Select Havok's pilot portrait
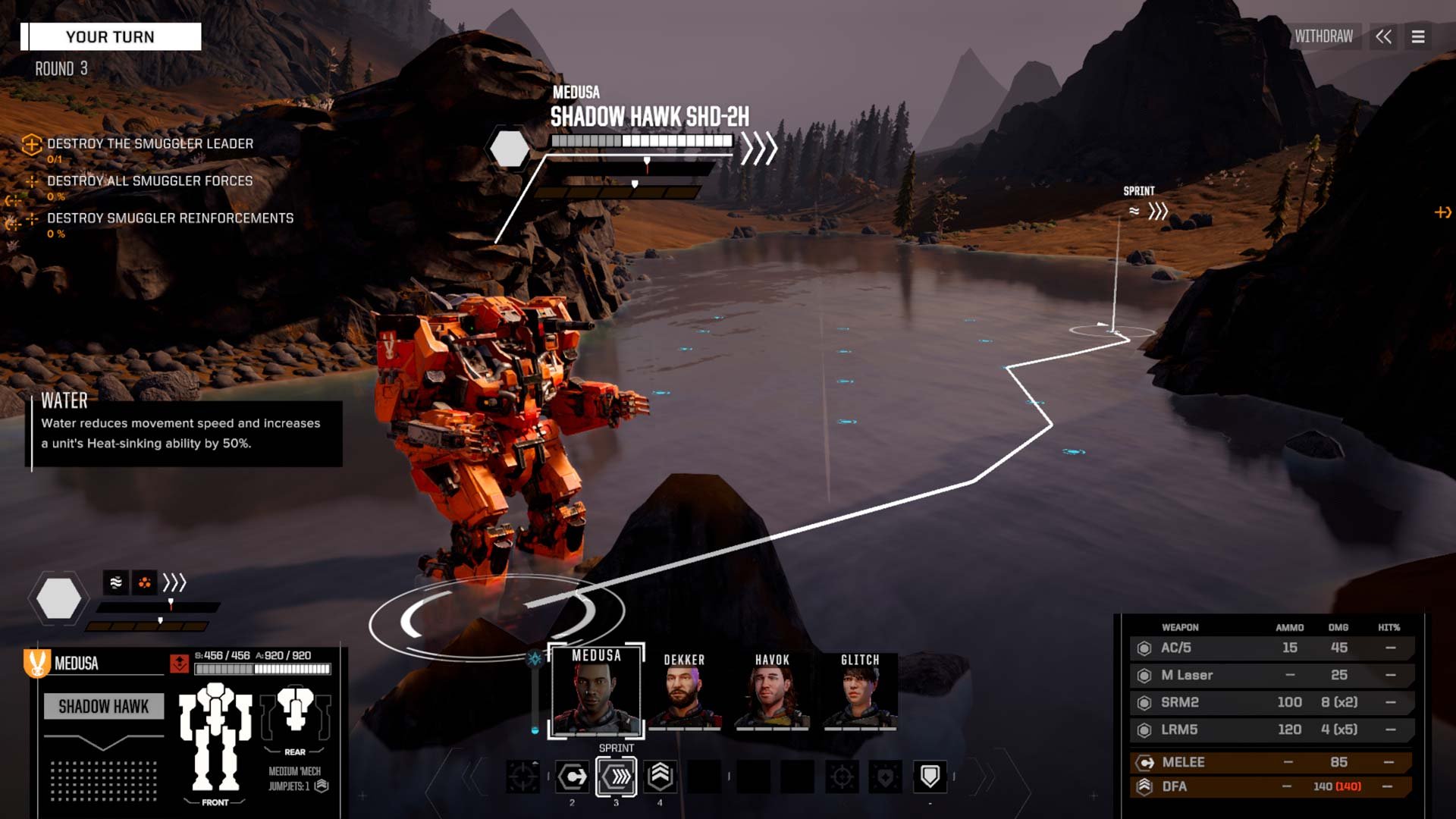Viewport: 1456px width, 819px height. 772,692
